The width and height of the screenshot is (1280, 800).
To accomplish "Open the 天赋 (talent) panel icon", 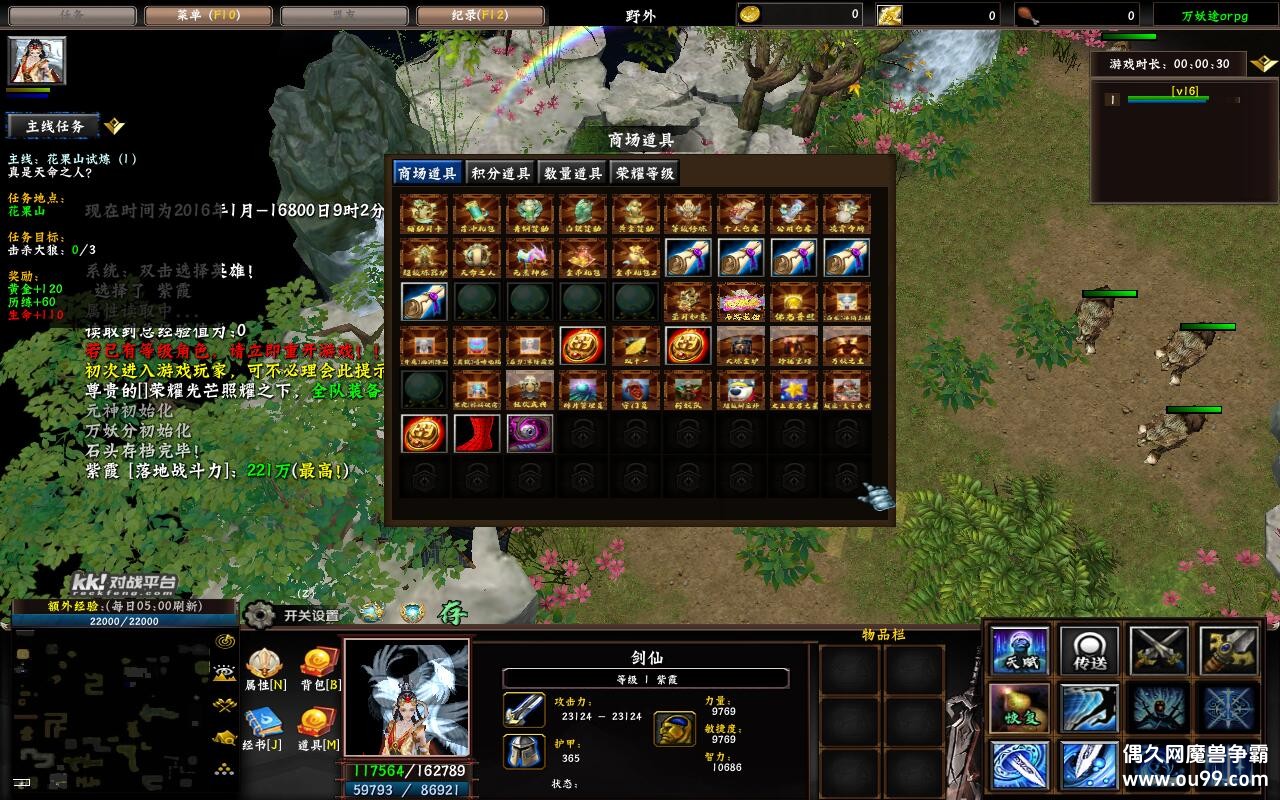I will click(1019, 647).
